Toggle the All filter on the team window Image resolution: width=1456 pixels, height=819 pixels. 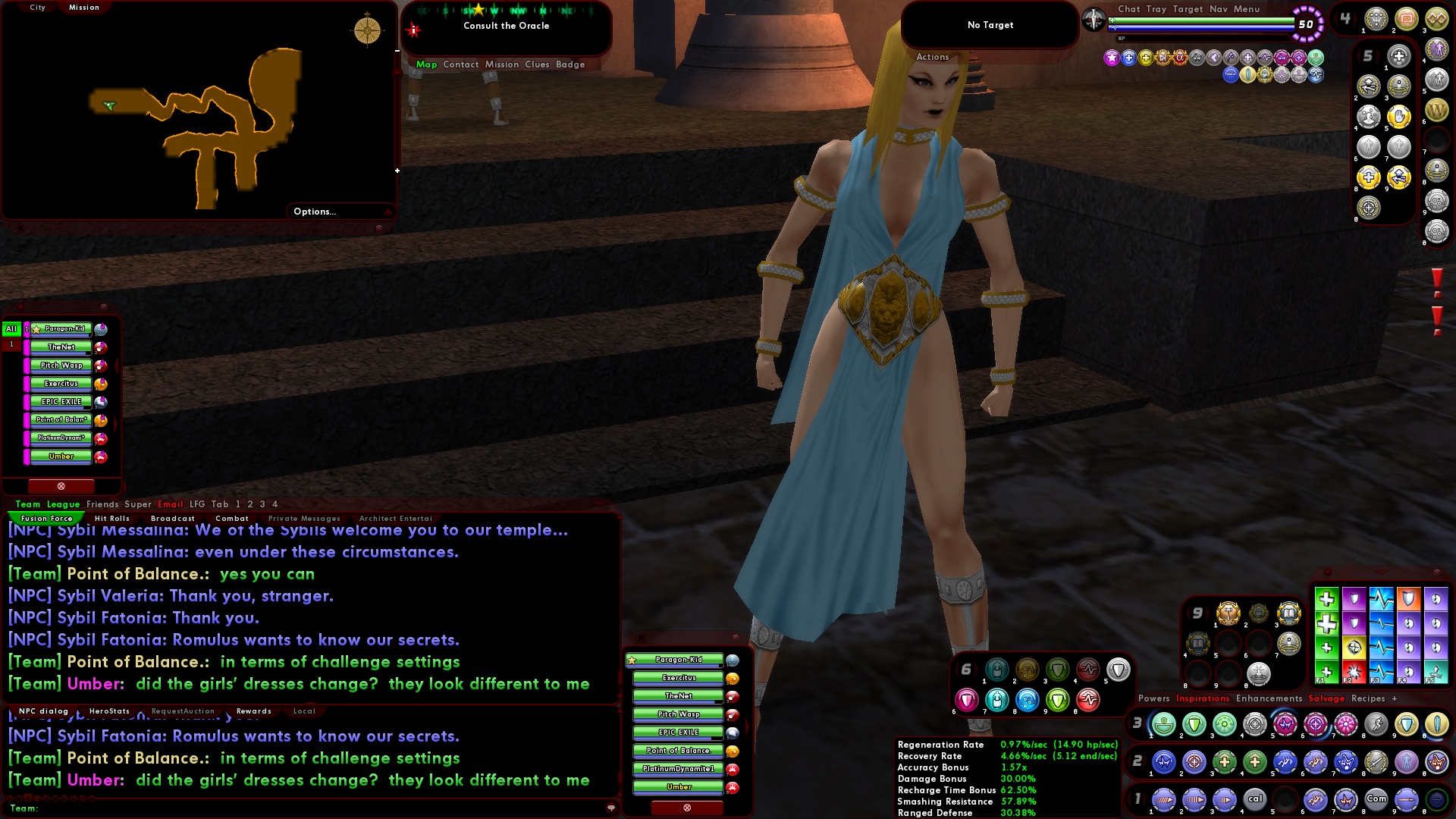[11, 329]
